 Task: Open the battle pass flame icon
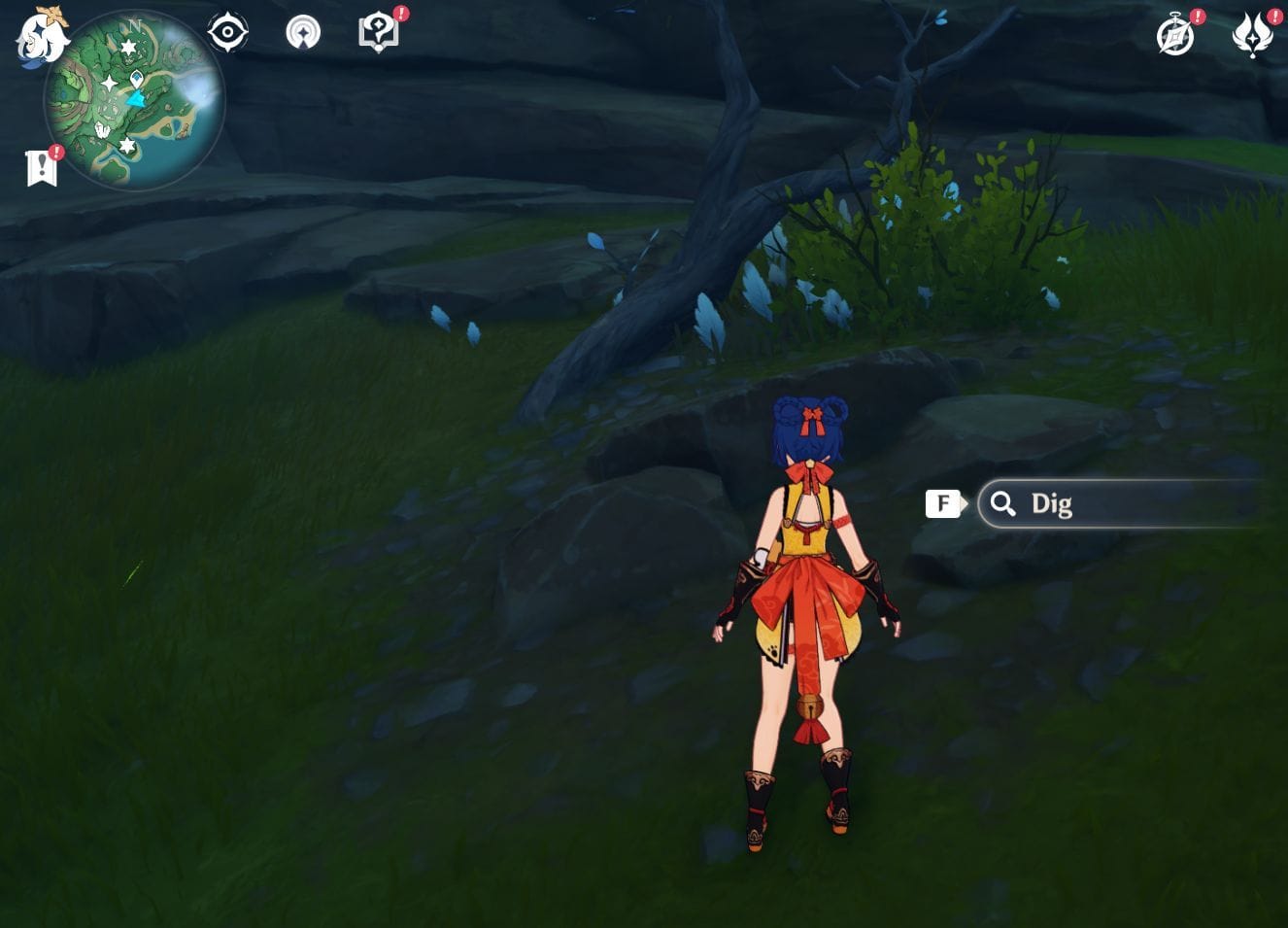click(x=1252, y=35)
